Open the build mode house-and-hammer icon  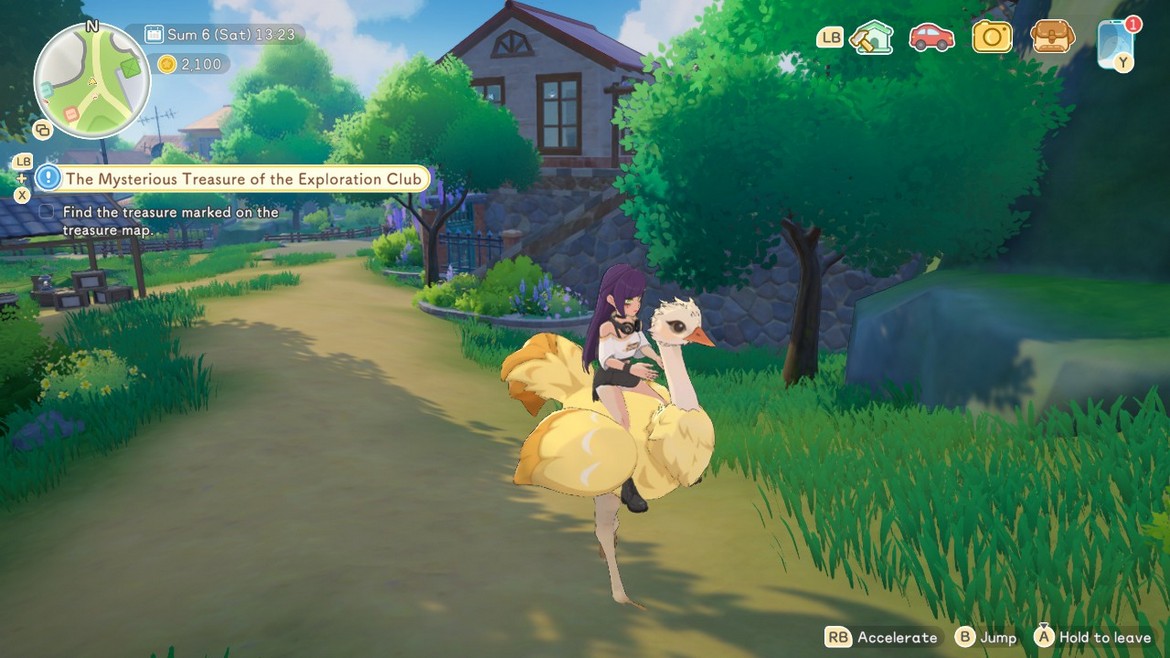pos(871,38)
